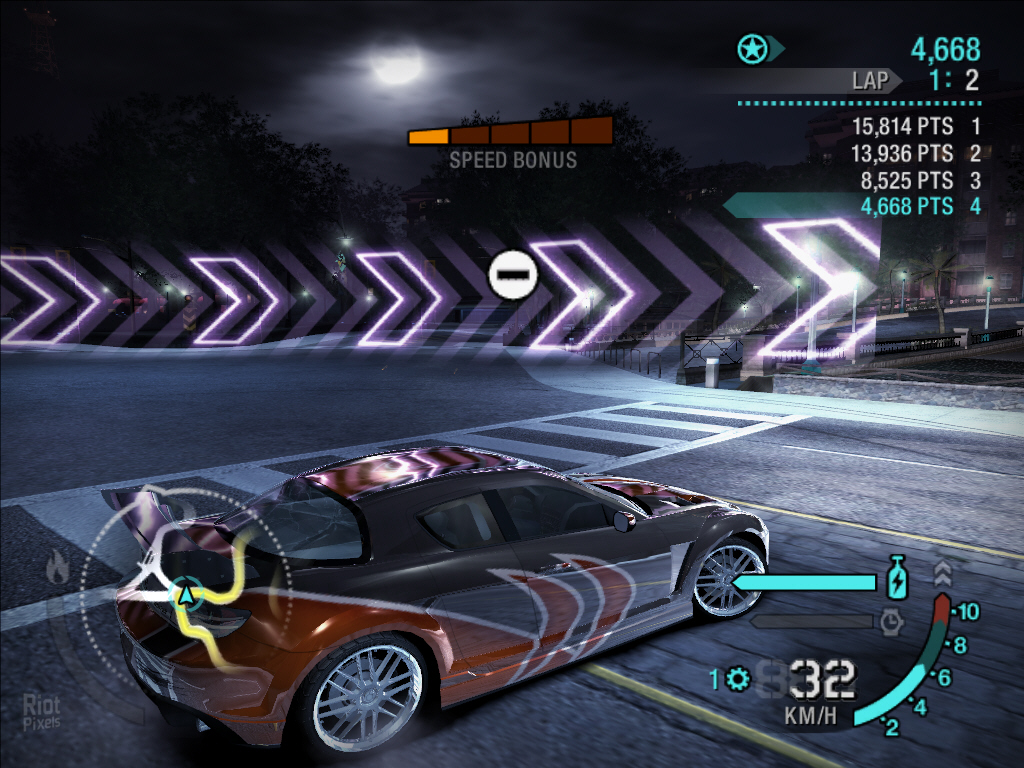The image size is (1024, 768).
Task: Click the upshift double-chevron indicator
Action: [941, 574]
